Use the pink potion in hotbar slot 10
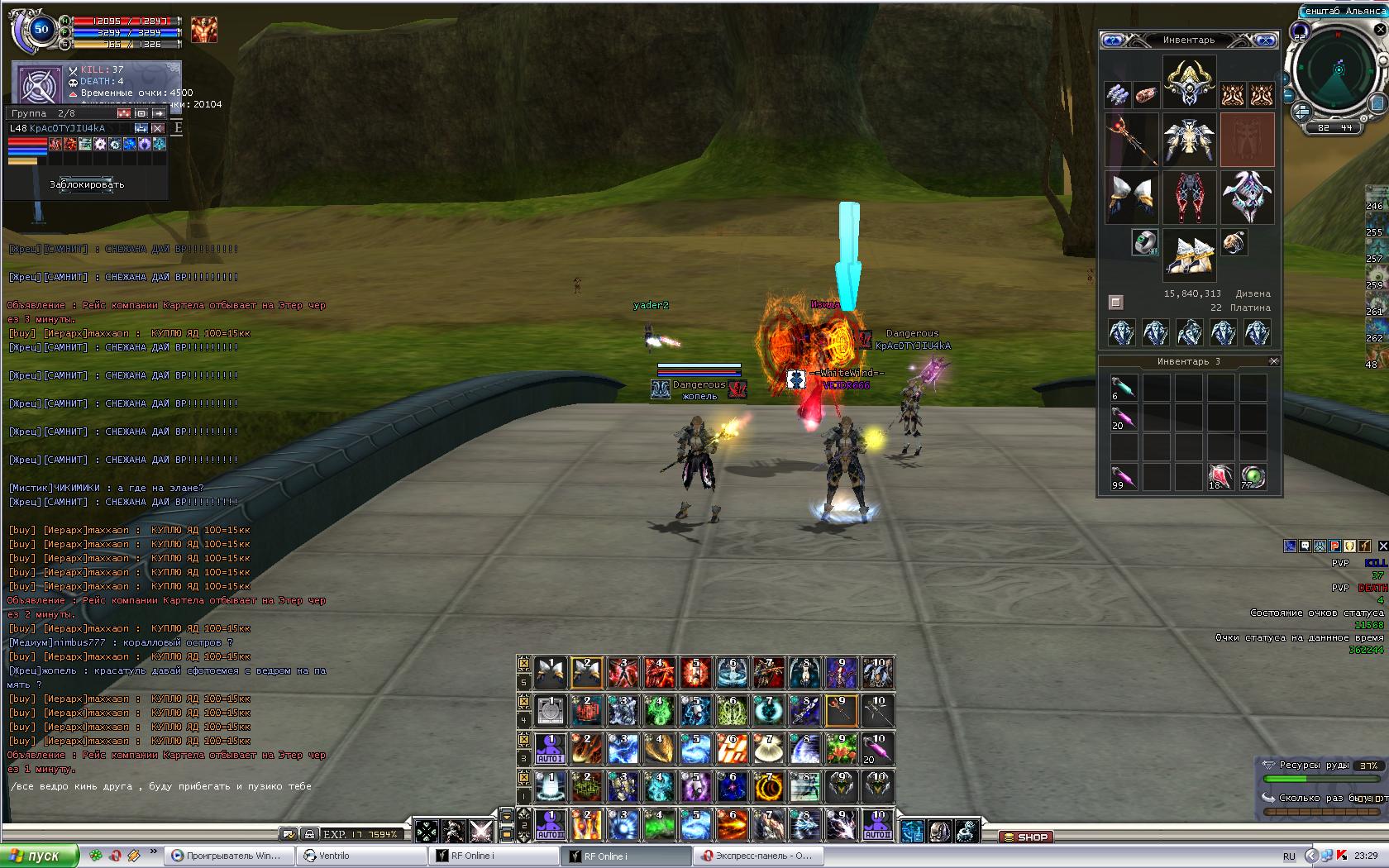This screenshot has width=1389, height=868. pyautogui.click(x=878, y=748)
